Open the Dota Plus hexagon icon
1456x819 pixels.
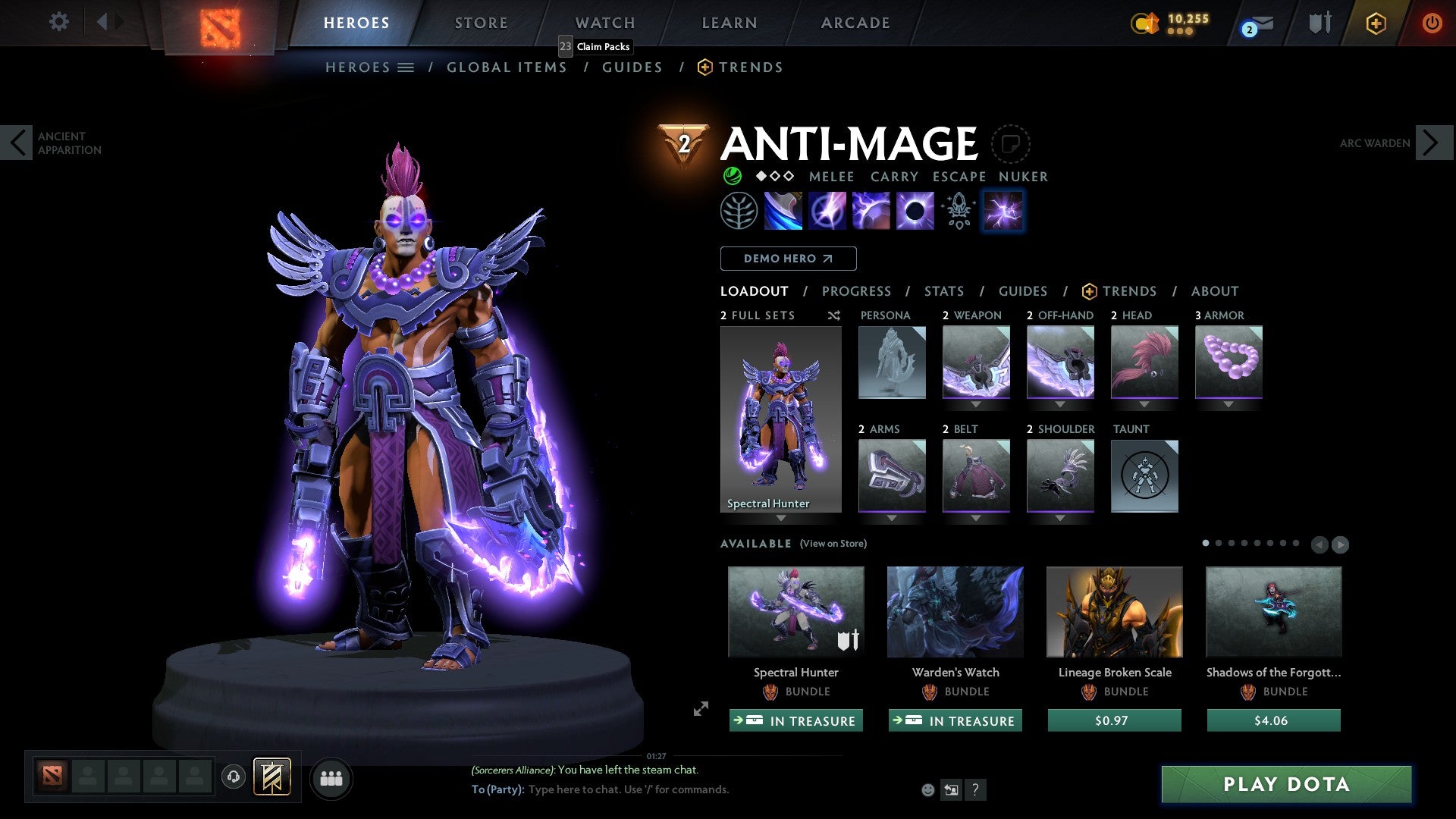[1376, 23]
